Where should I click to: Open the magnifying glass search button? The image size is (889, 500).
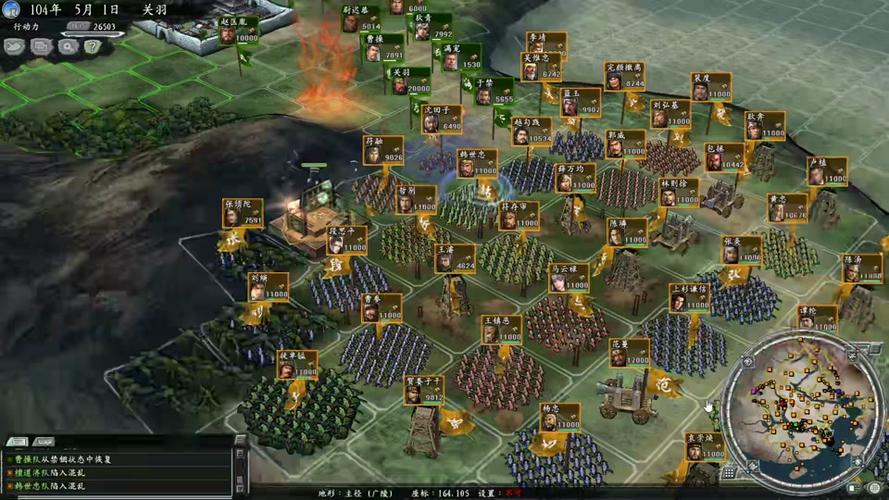click(67, 46)
